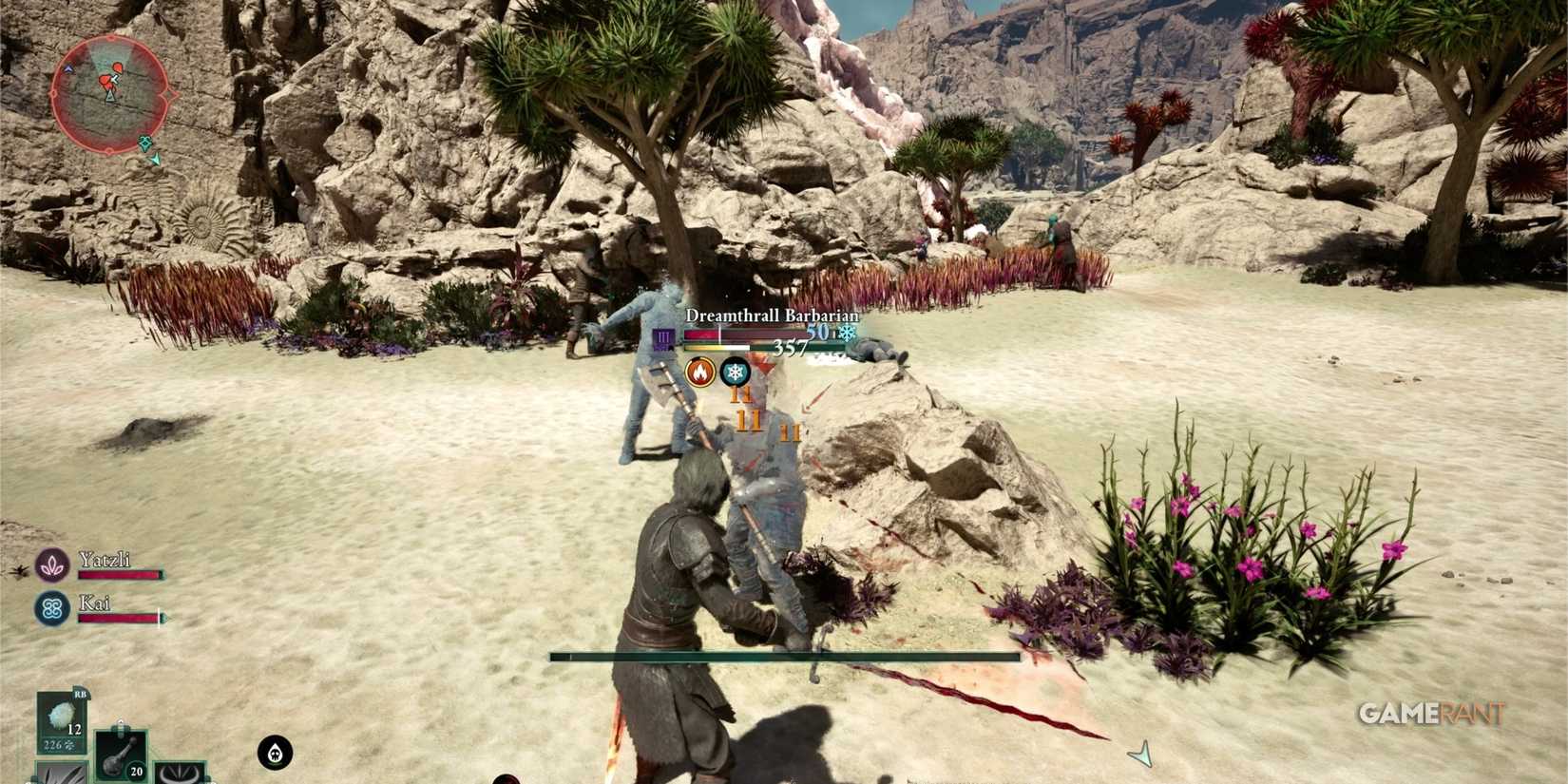Click the upward chevron above the potion flask slot

click(x=120, y=723)
